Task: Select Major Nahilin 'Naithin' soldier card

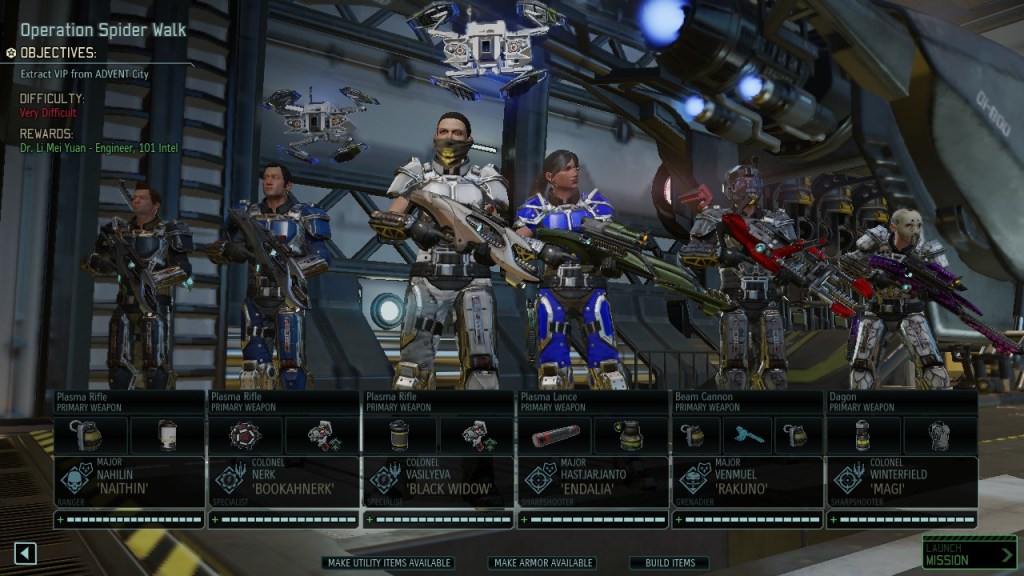Action: [x=129, y=481]
